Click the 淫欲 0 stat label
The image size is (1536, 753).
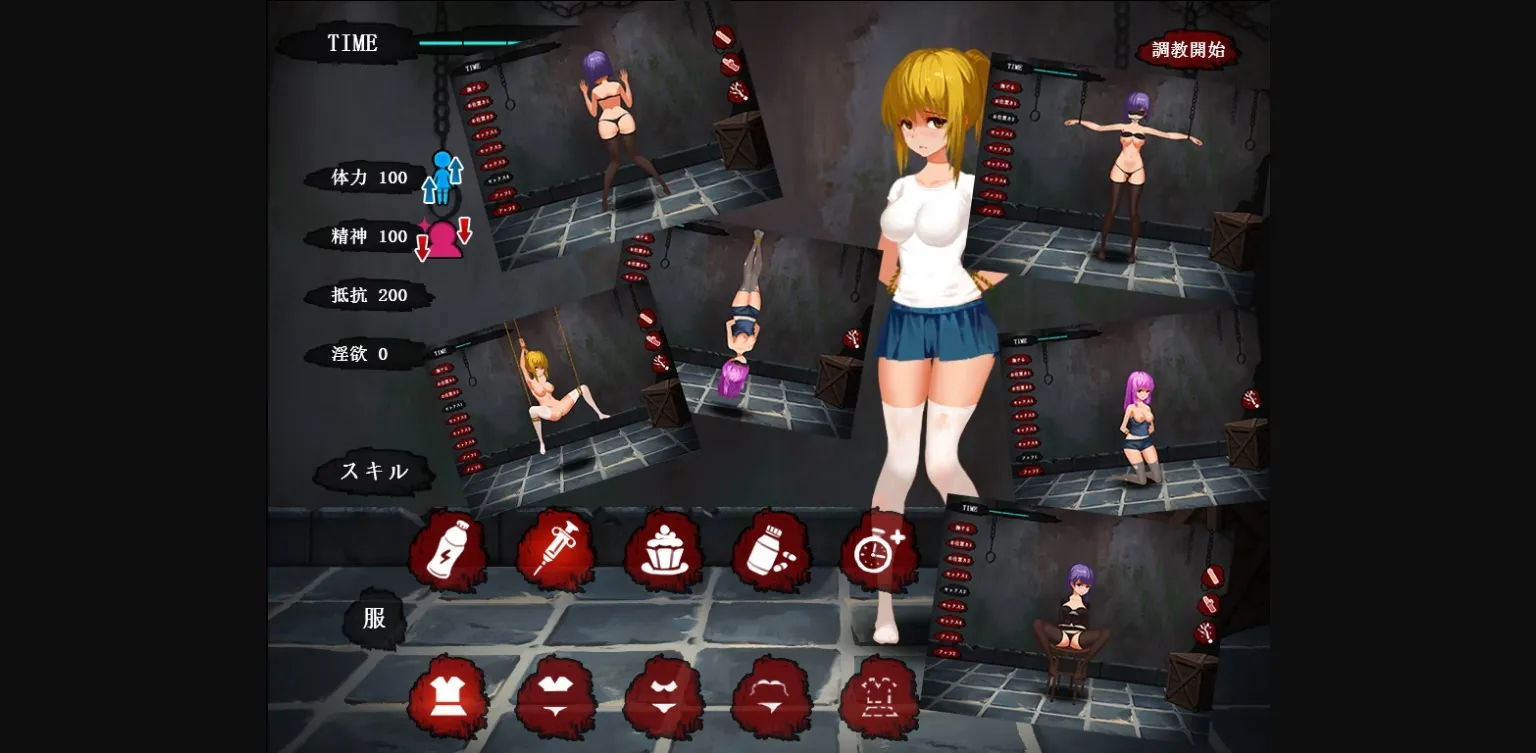click(x=358, y=354)
